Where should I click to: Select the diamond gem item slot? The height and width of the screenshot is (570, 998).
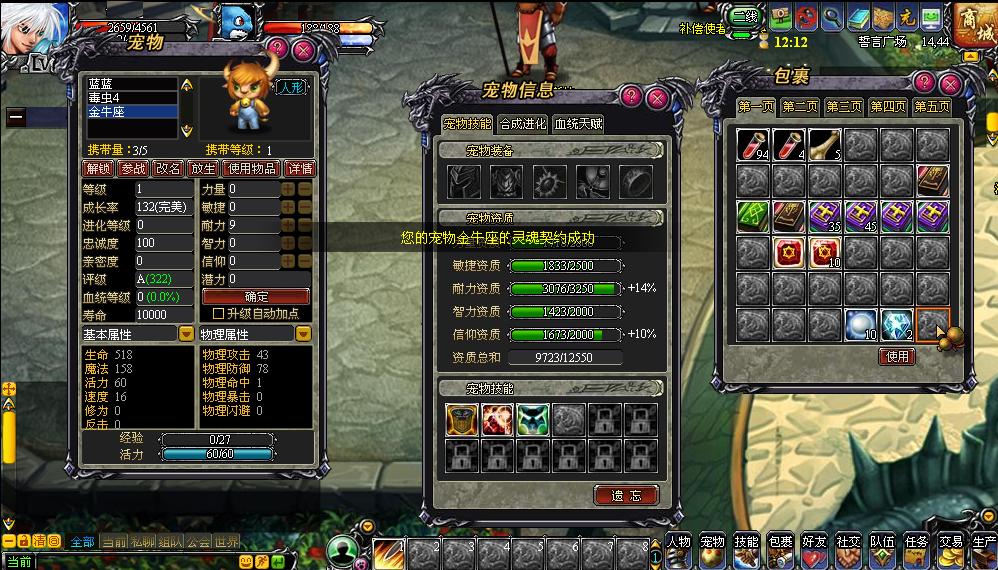coord(896,325)
